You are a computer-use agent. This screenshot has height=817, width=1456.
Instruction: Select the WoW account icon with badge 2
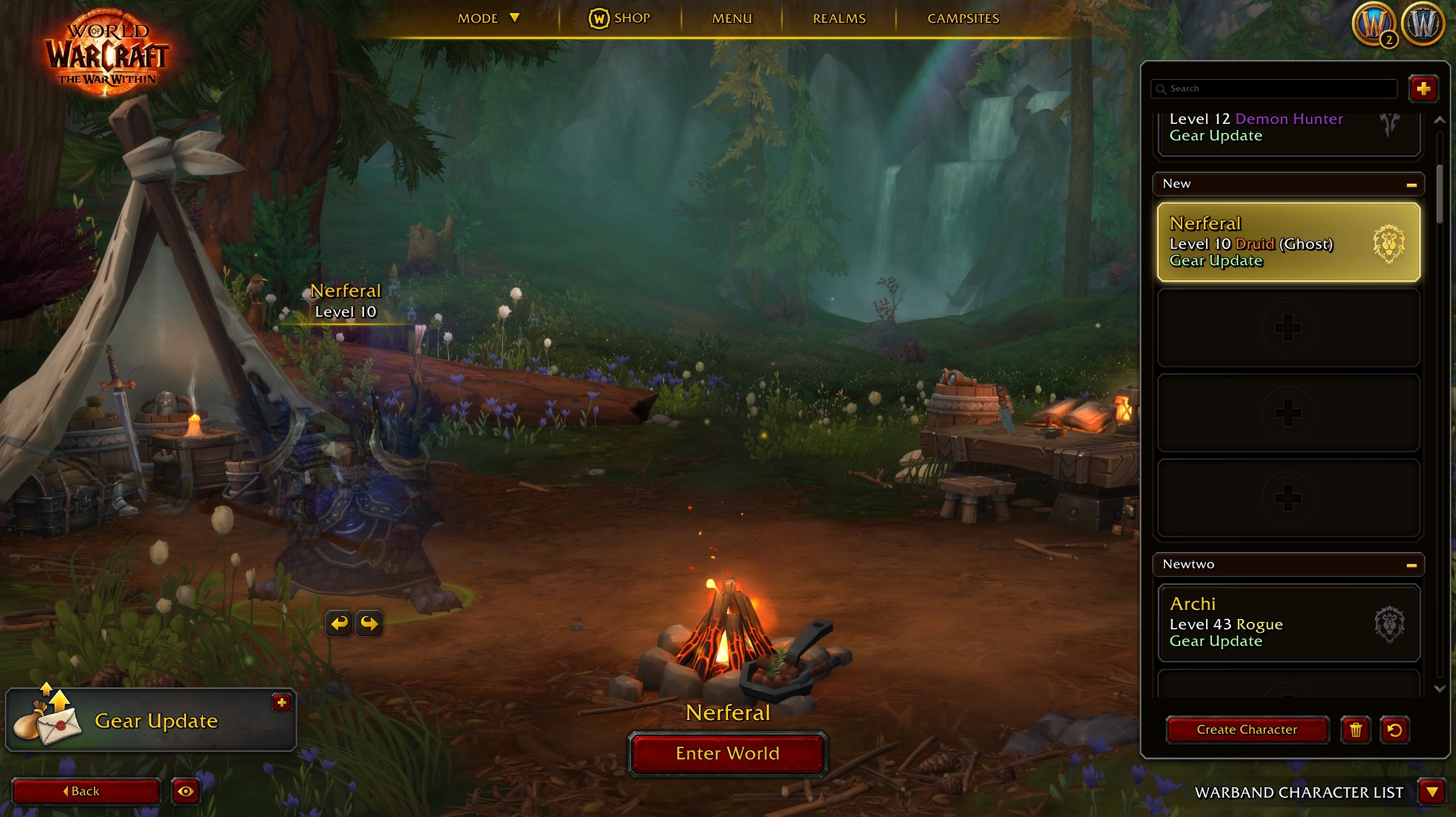point(1377,23)
